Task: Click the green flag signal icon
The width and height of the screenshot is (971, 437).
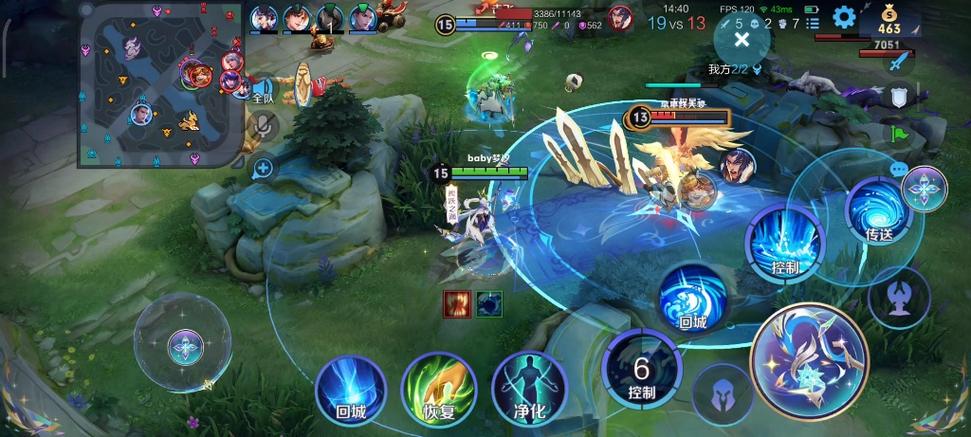Action: click(x=899, y=134)
